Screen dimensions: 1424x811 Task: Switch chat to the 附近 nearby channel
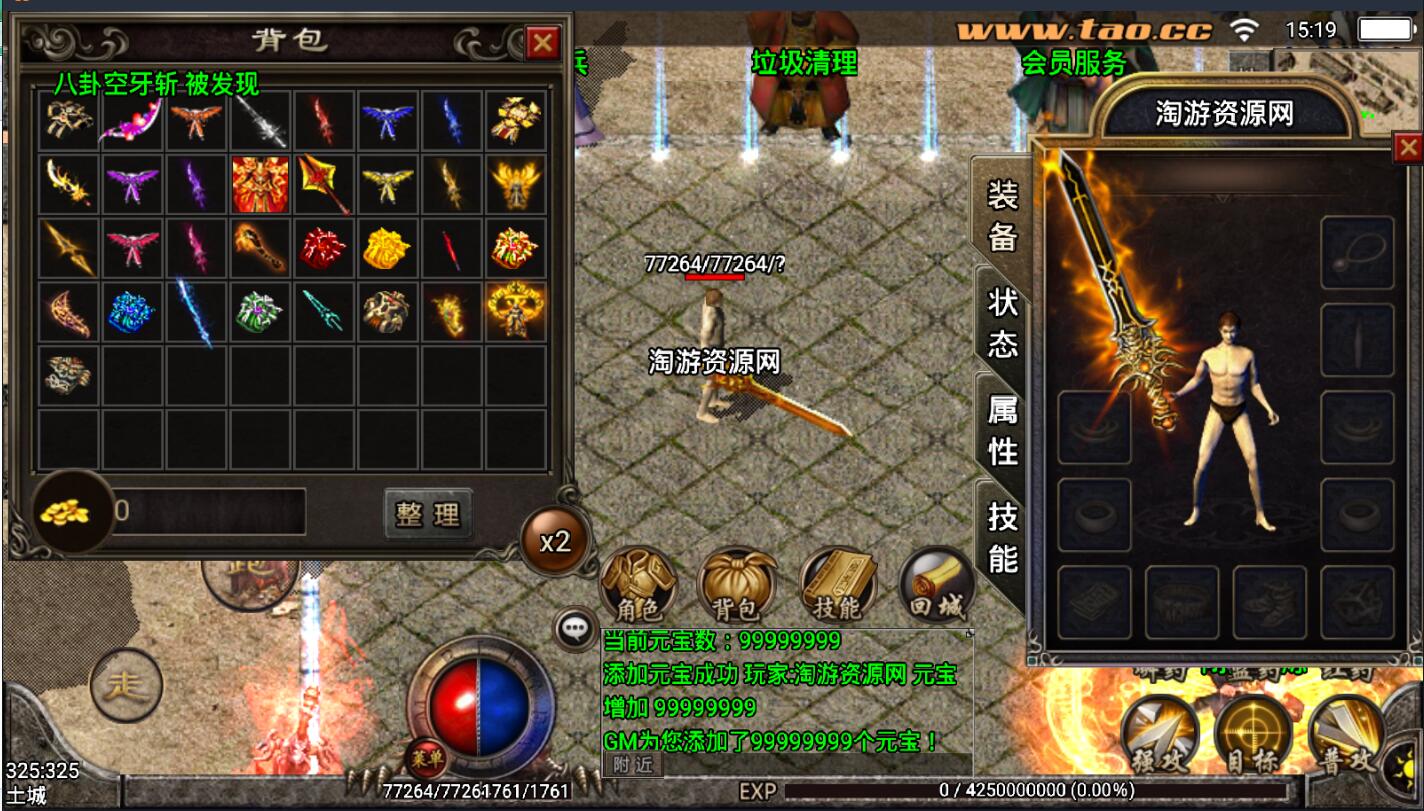[x=632, y=764]
